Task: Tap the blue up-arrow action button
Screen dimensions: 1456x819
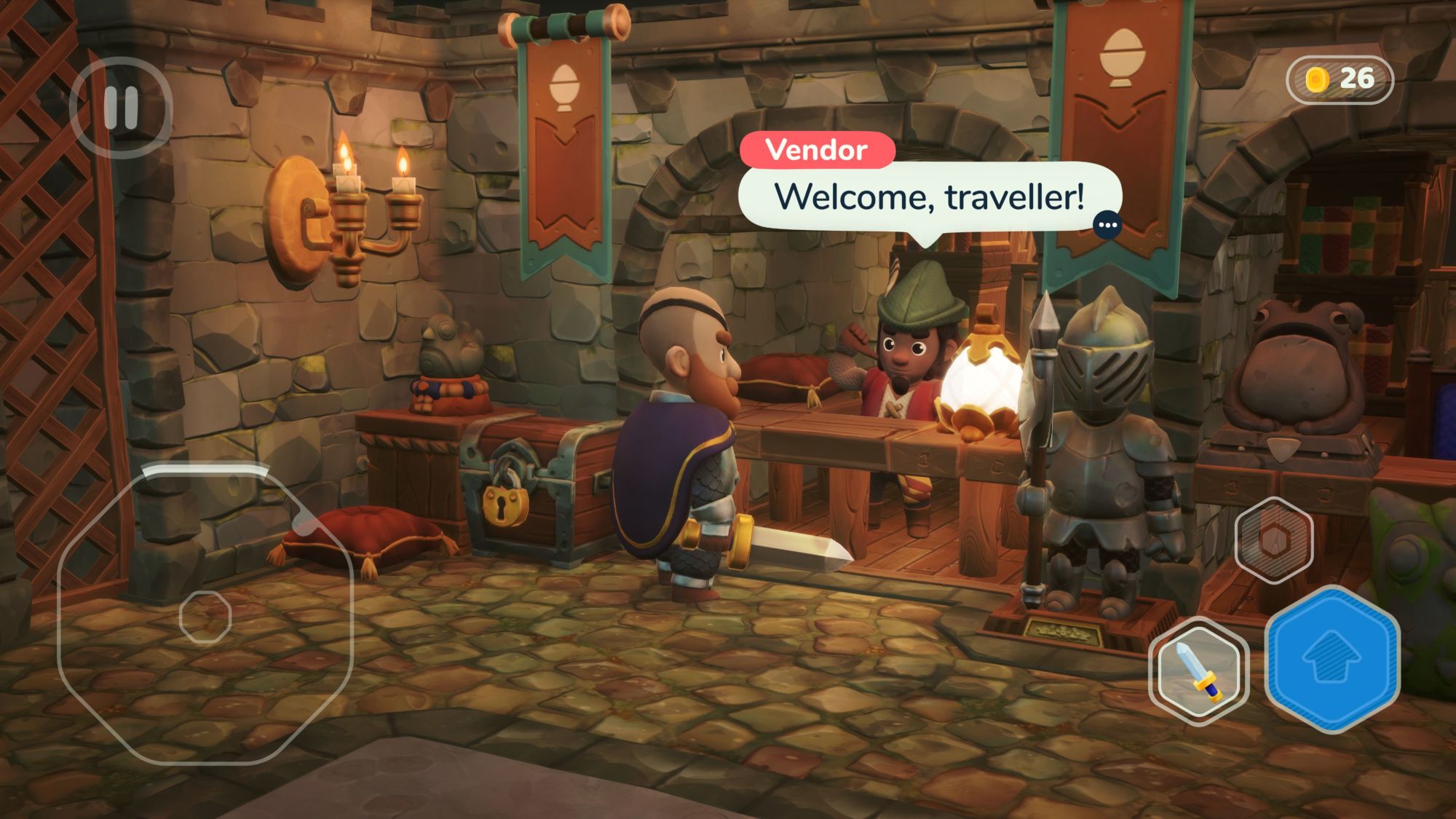Action: pyautogui.click(x=1332, y=659)
